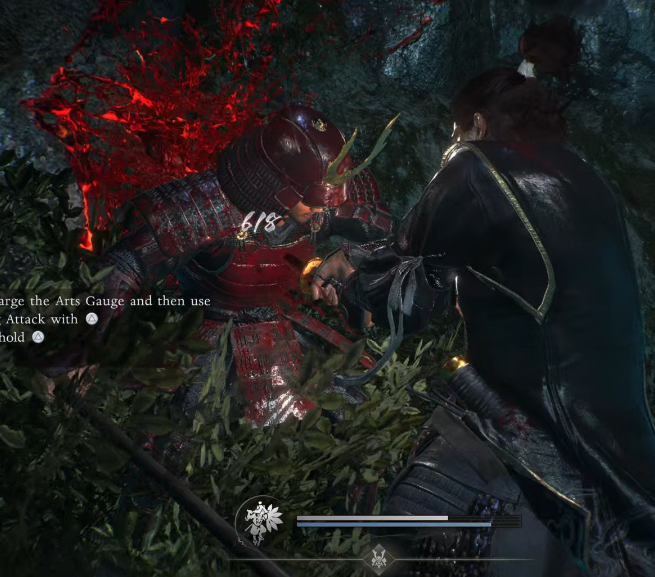Click the samurai helmet diamond icon
655x577 pixels.
coord(379,559)
